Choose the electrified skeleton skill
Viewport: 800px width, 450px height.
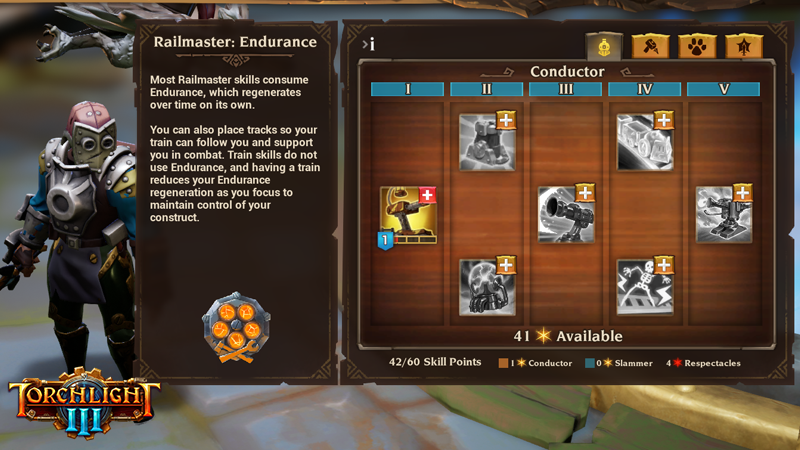644,288
